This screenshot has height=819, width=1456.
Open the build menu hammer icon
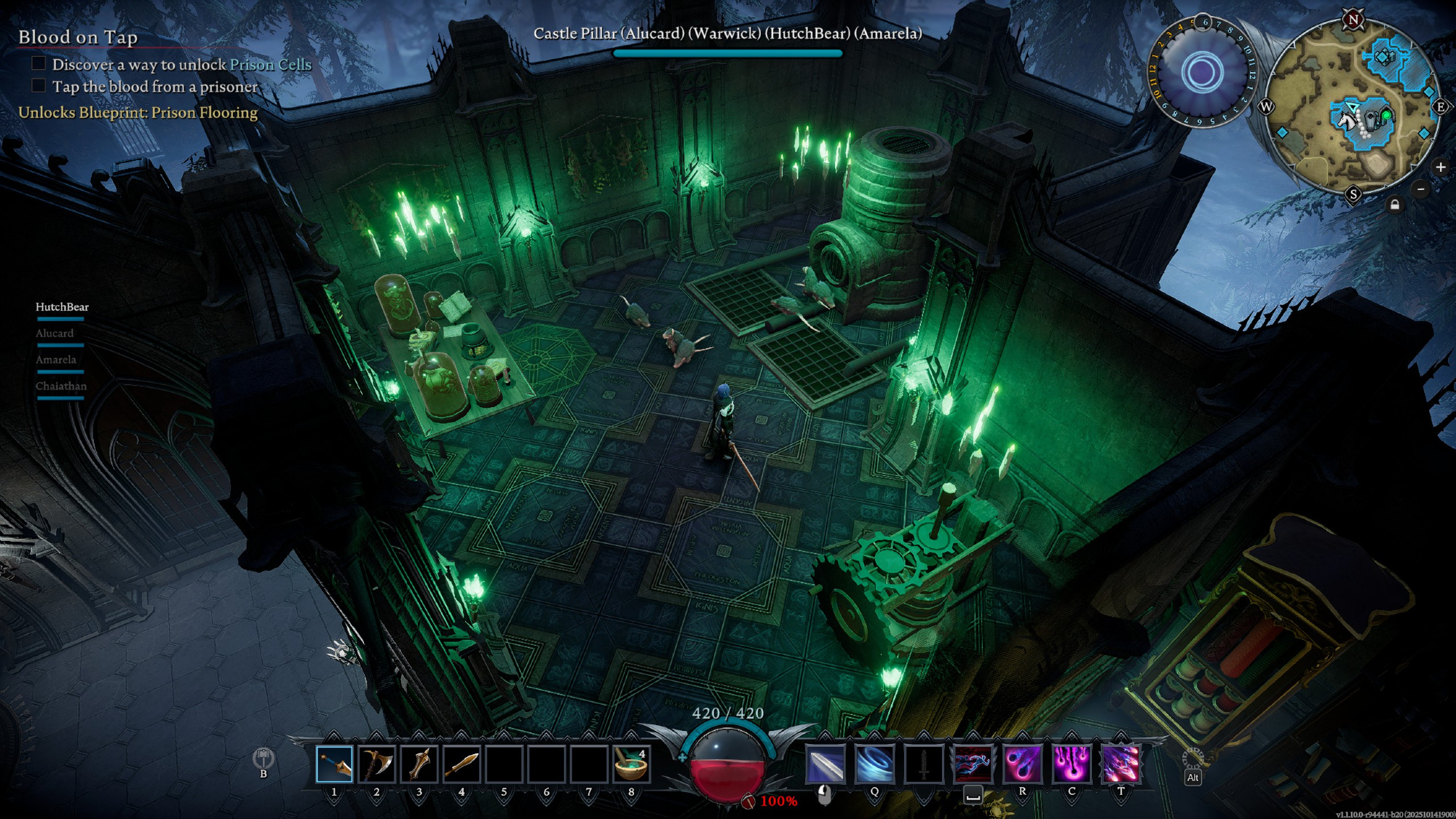(264, 759)
